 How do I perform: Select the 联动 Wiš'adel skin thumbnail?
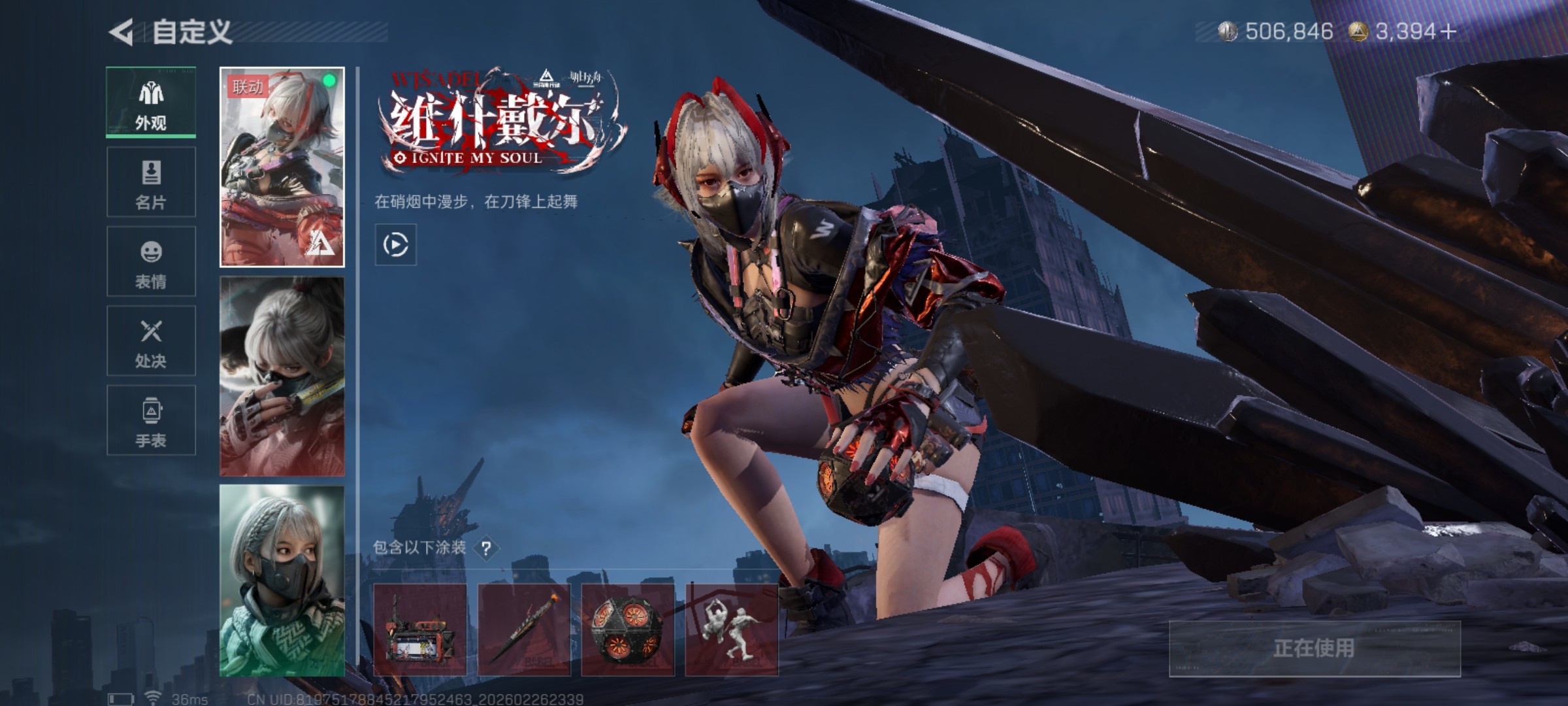click(282, 167)
